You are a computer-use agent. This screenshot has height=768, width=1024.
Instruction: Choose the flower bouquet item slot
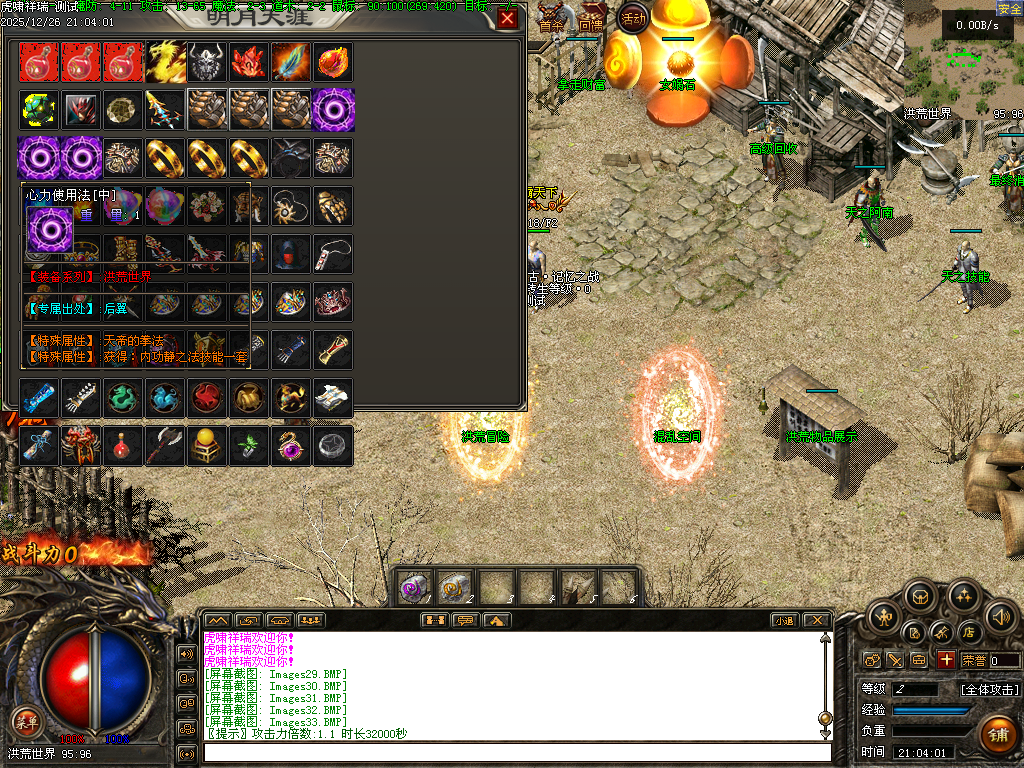click(x=207, y=206)
